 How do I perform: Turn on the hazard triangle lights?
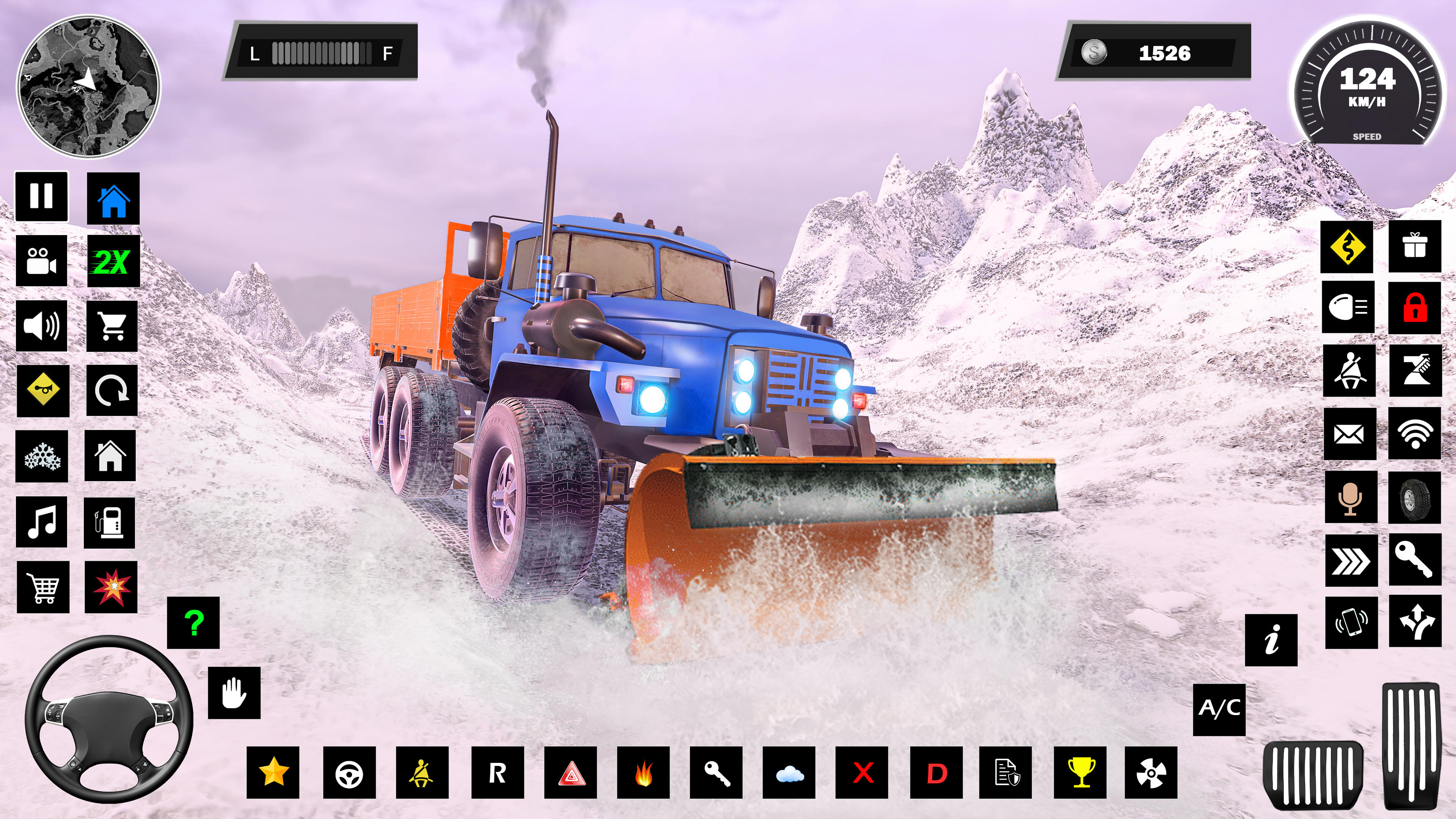coord(571,773)
